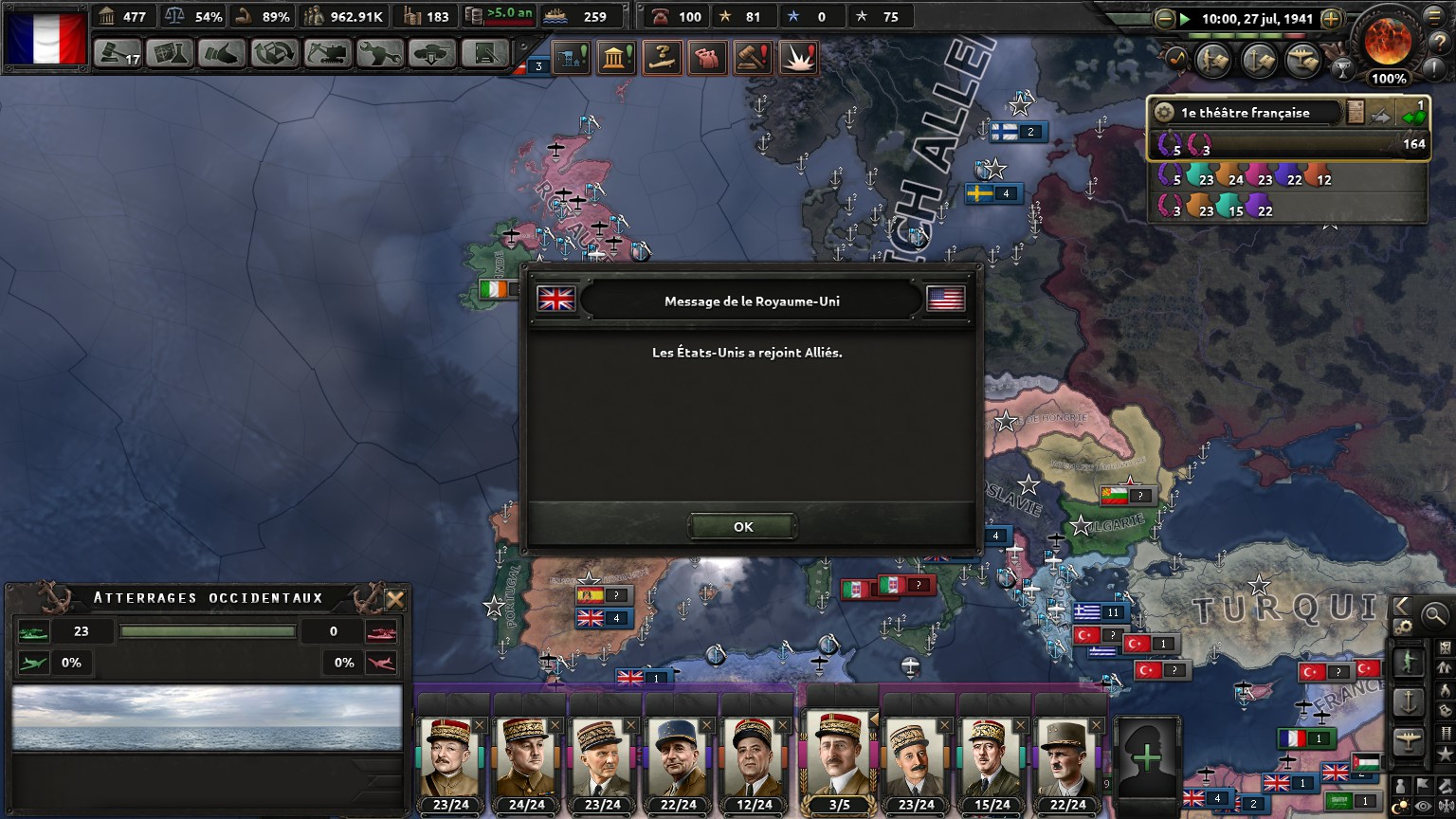Open the production wrench button
This screenshot has height=819, width=1456.
click(379, 53)
